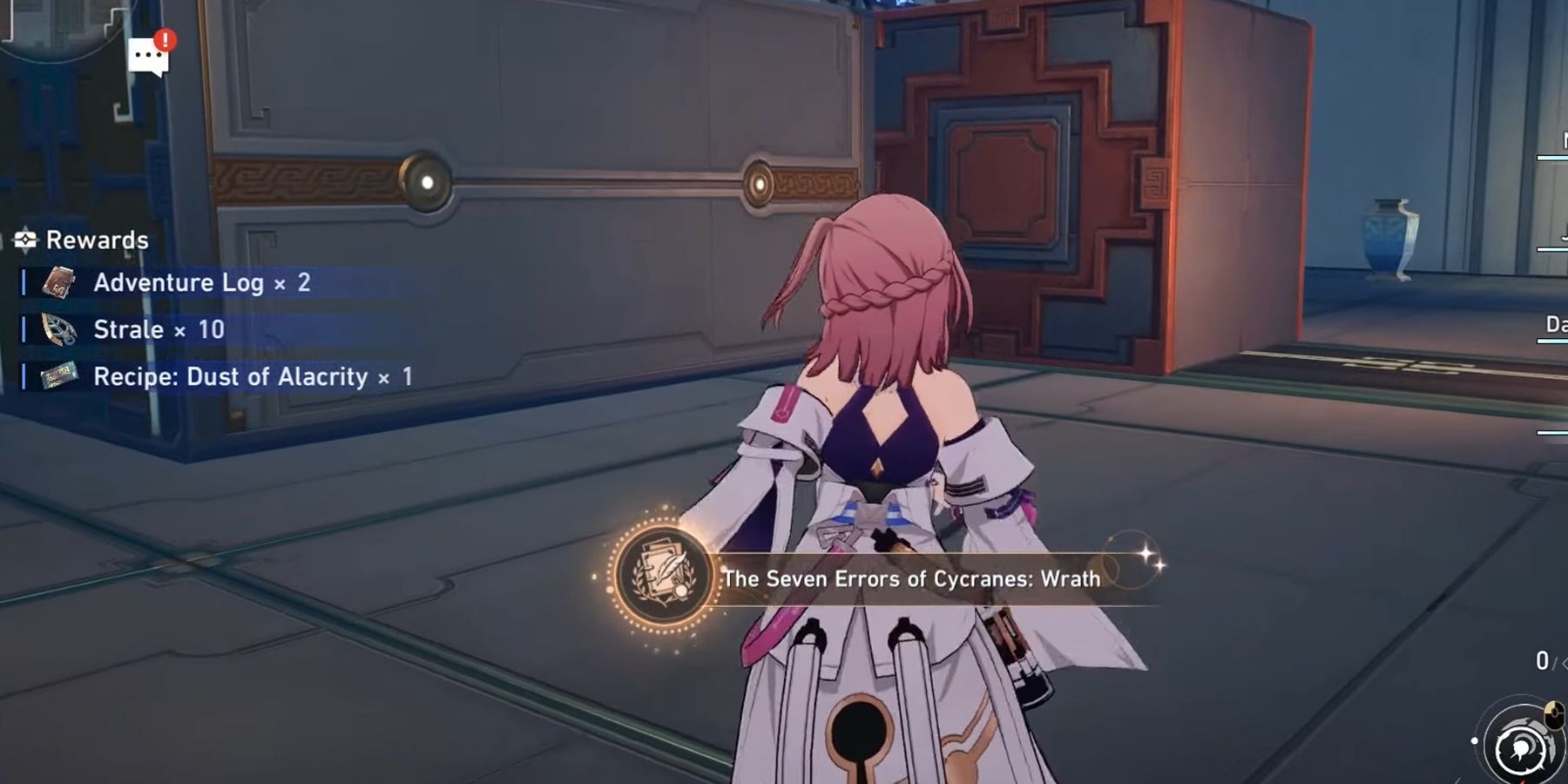
Task: Select the gift-box icon beside the Rewards header
Action: [x=24, y=238]
